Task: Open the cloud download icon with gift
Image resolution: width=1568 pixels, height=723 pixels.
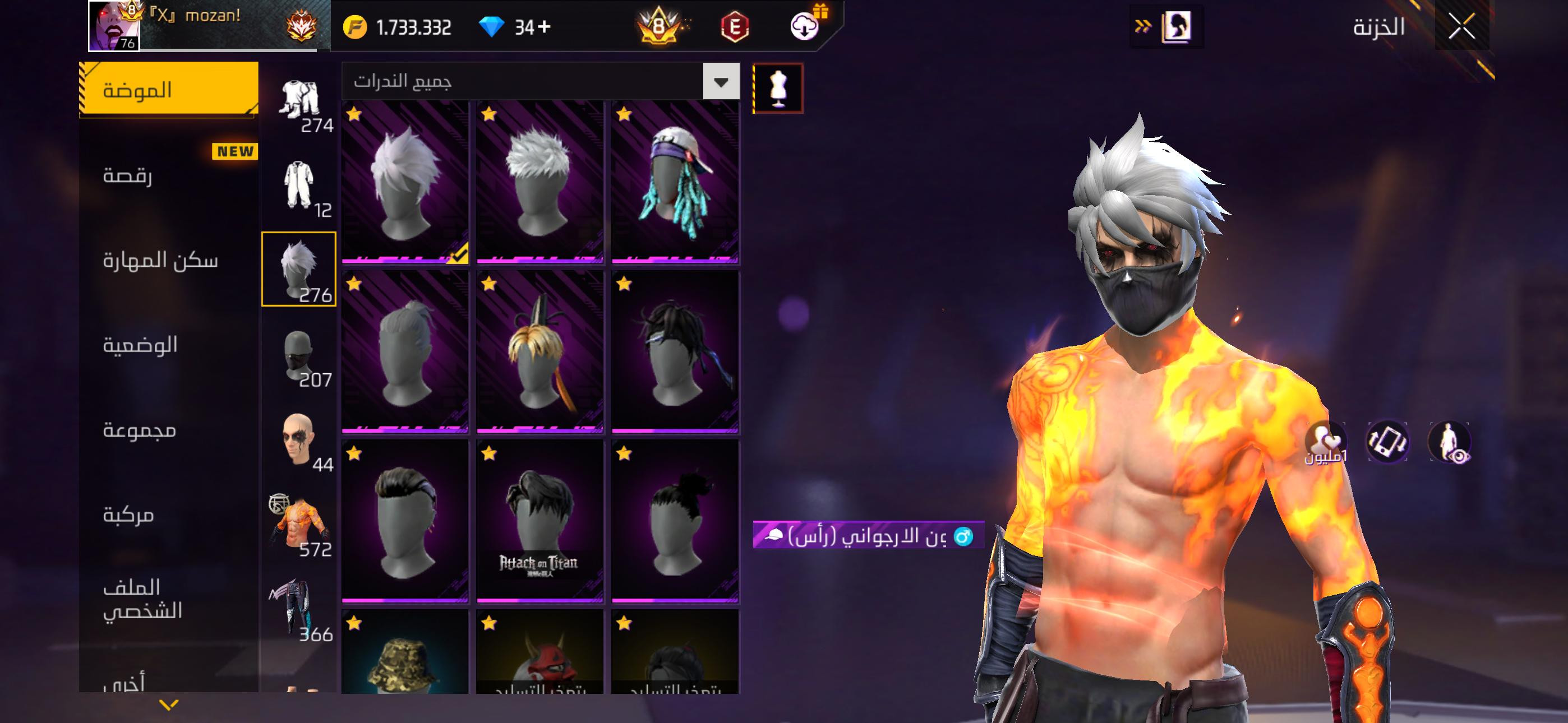Action: [x=805, y=26]
